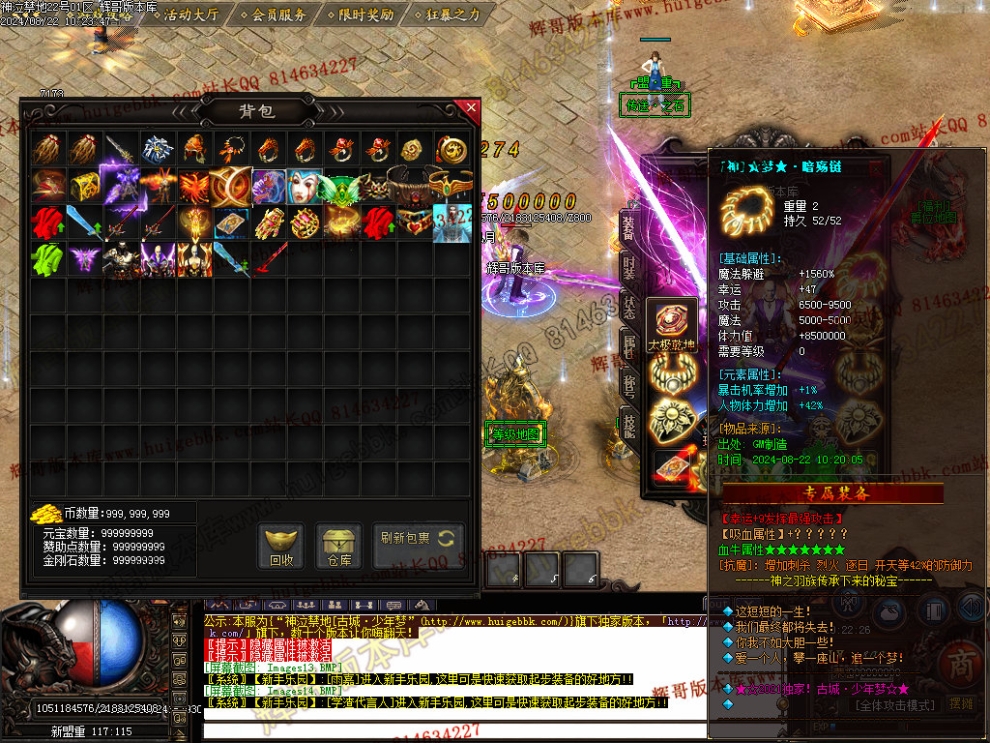Open the 商 shop button
The height and width of the screenshot is (743, 990).
point(963,666)
